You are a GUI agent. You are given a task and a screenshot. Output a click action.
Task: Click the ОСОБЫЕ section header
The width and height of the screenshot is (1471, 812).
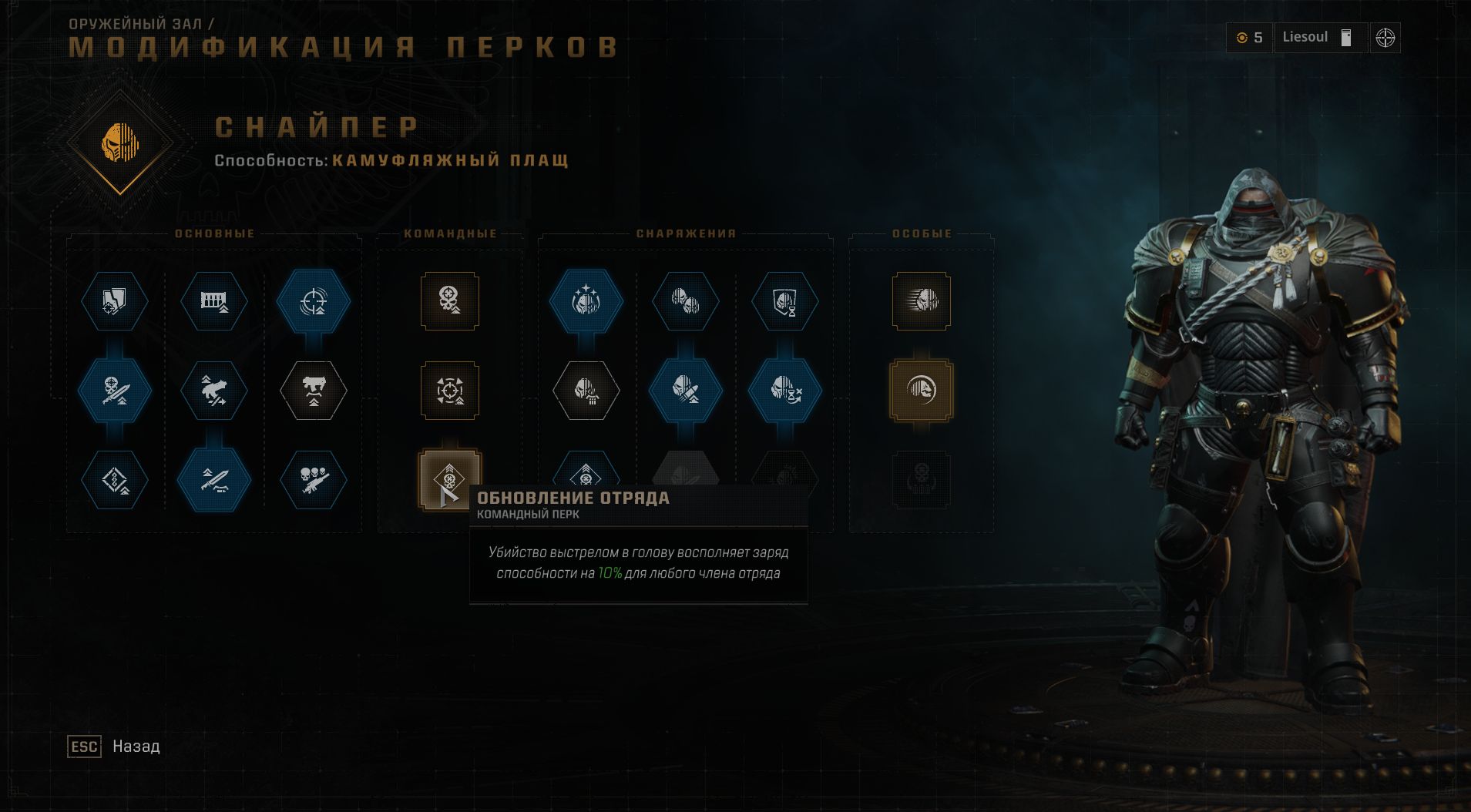921,233
